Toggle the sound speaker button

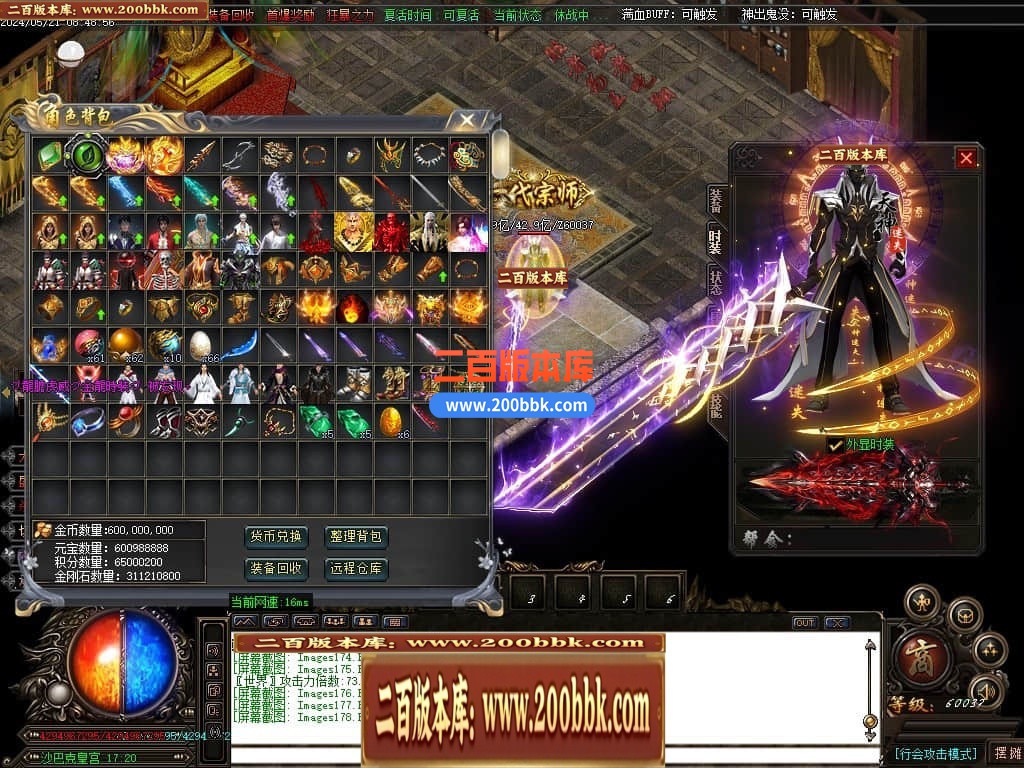tap(985, 690)
